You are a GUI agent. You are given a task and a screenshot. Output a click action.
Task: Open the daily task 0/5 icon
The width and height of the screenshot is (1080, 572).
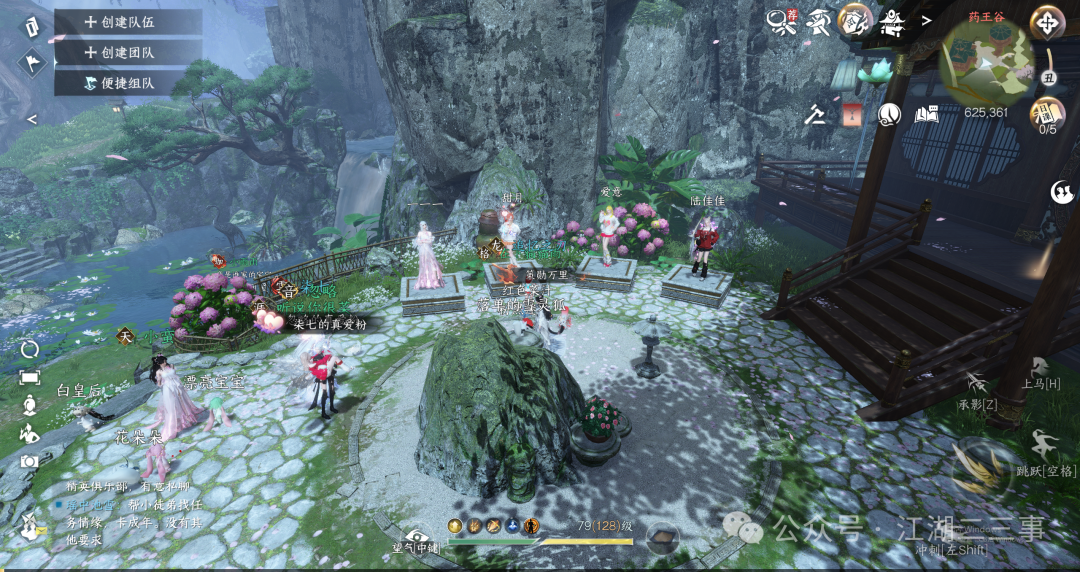pos(1047,113)
